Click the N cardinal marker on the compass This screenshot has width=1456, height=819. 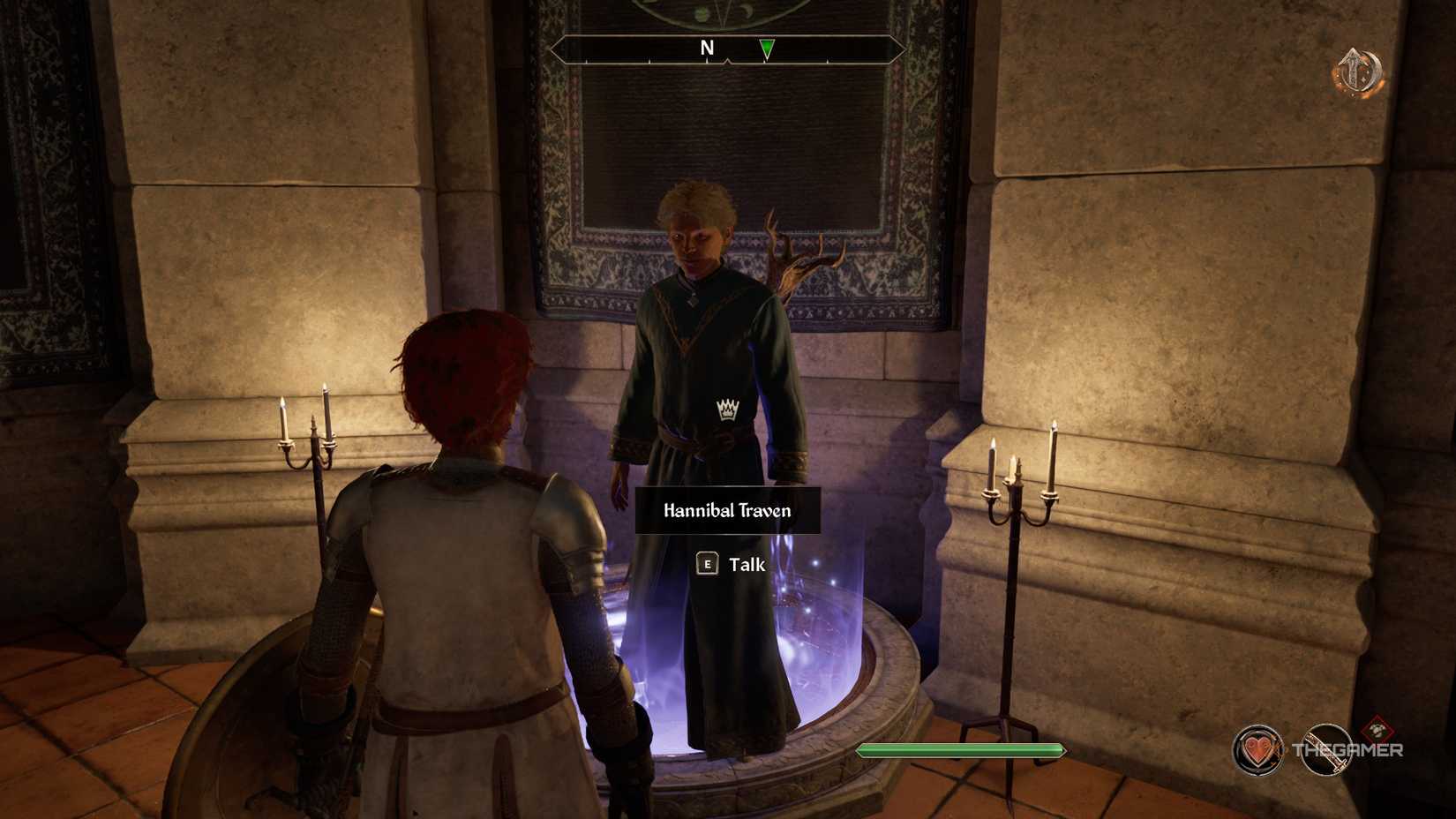tap(706, 49)
